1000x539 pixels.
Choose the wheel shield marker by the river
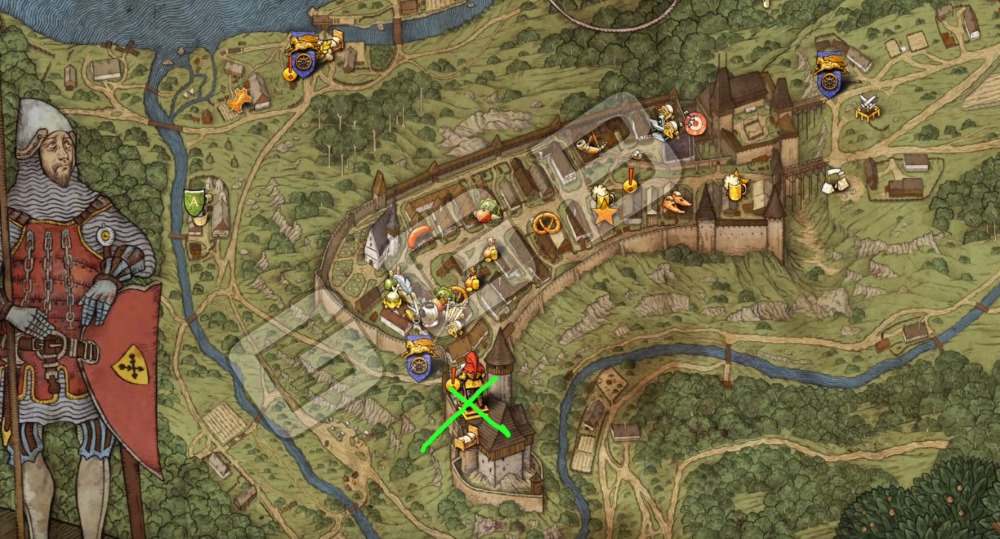coord(300,56)
